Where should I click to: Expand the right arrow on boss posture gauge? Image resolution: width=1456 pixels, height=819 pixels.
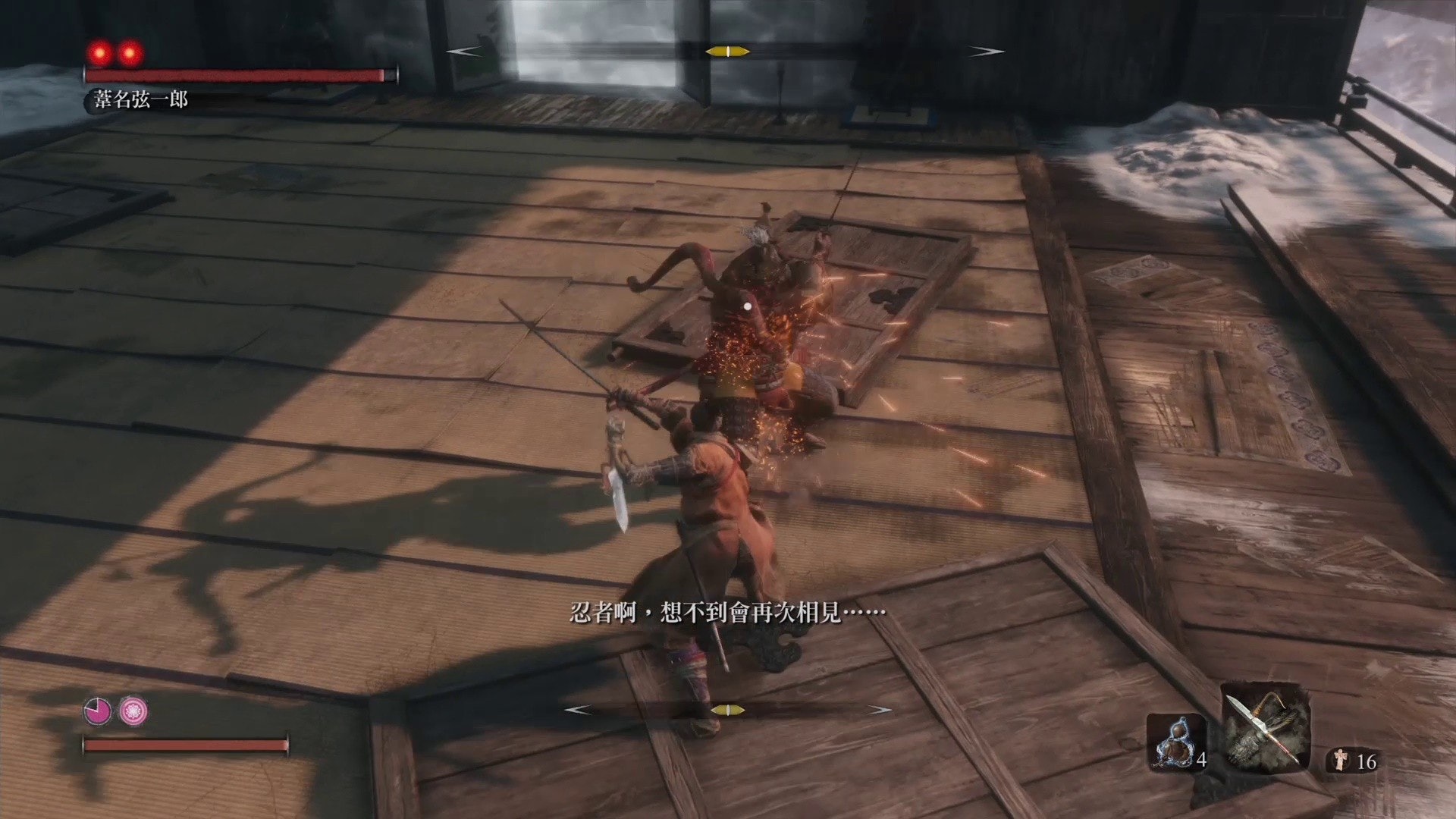[x=985, y=52]
